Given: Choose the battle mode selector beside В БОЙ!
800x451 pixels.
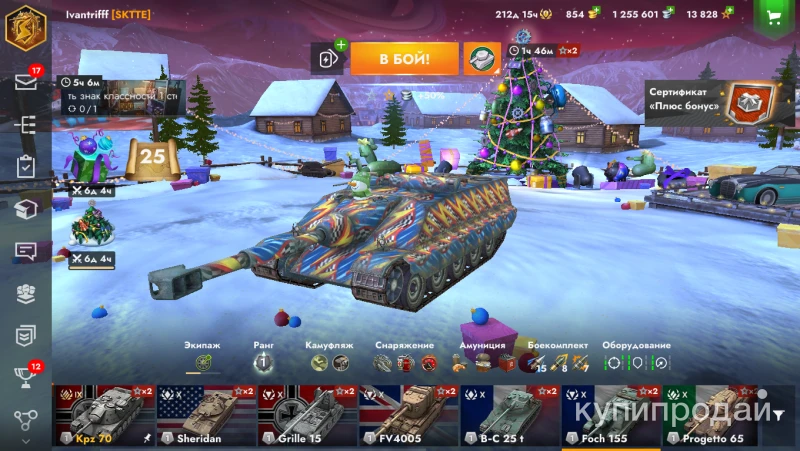Looking at the screenshot, I should (x=481, y=59).
